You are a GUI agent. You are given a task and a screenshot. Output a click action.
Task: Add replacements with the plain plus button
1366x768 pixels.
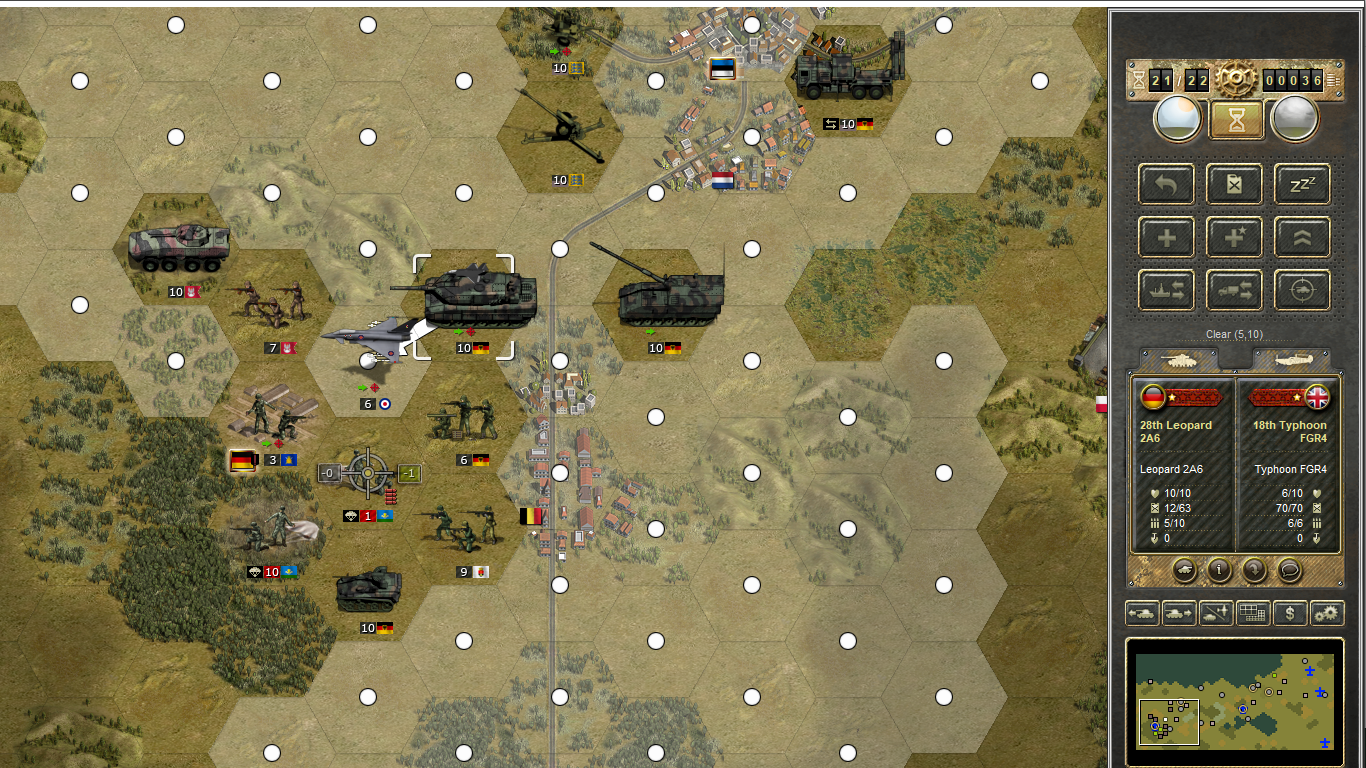point(1166,237)
